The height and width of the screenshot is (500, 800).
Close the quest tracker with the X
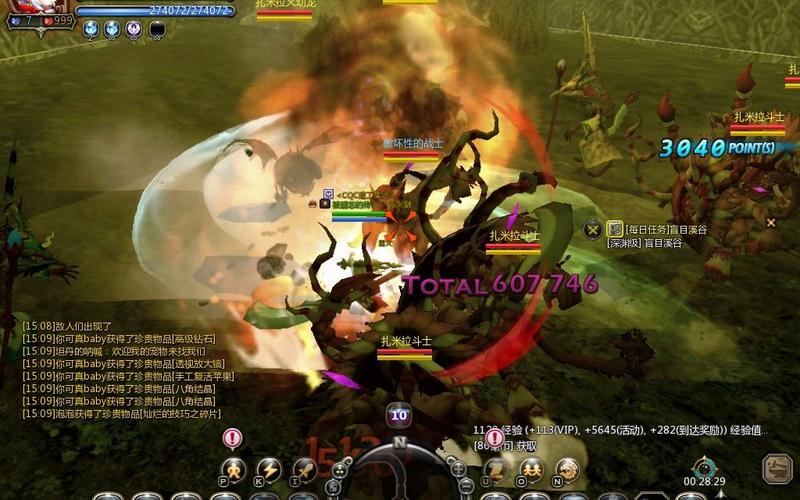tap(771, 223)
